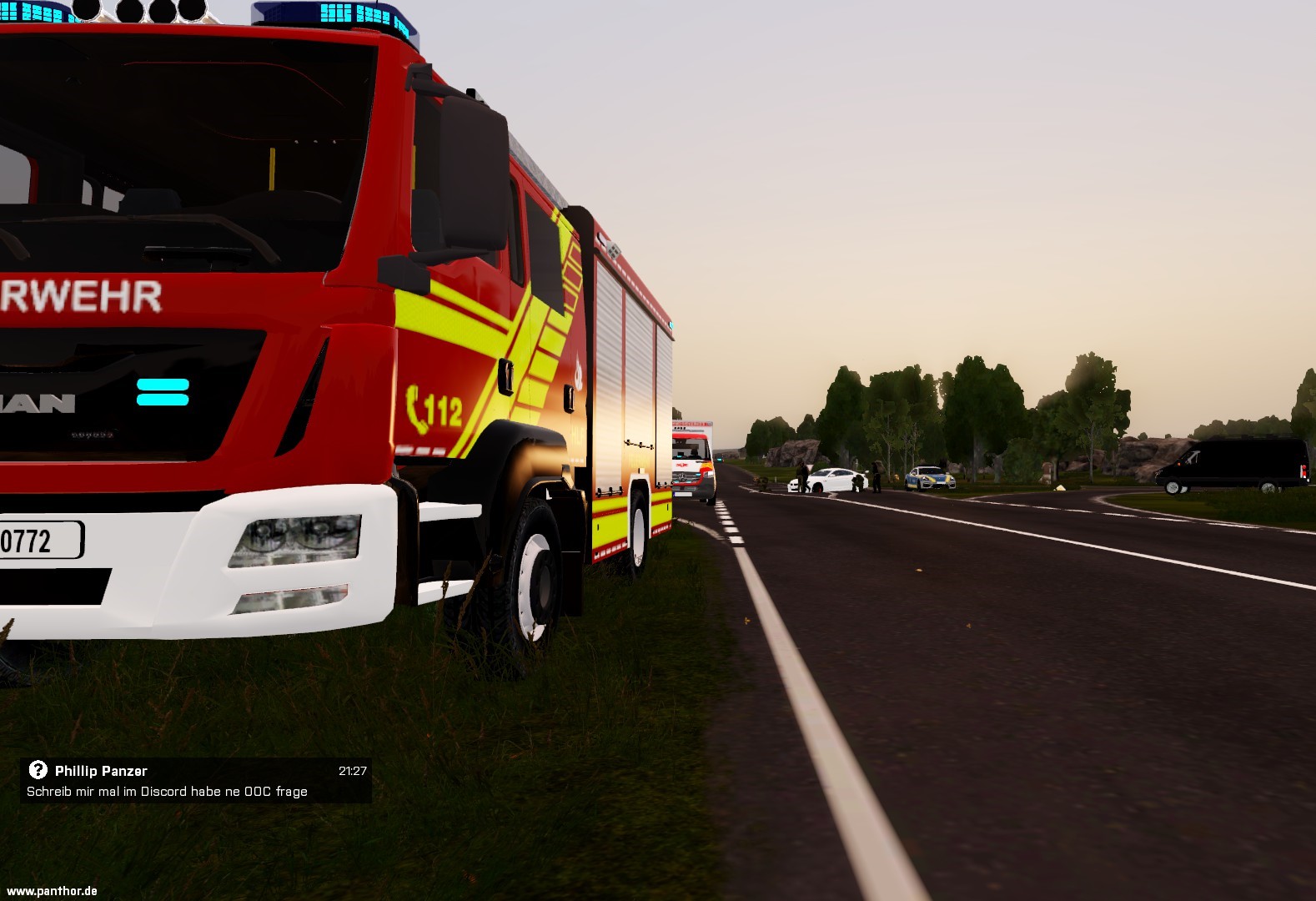Open the message notification from Phillip Panzer

(x=195, y=782)
